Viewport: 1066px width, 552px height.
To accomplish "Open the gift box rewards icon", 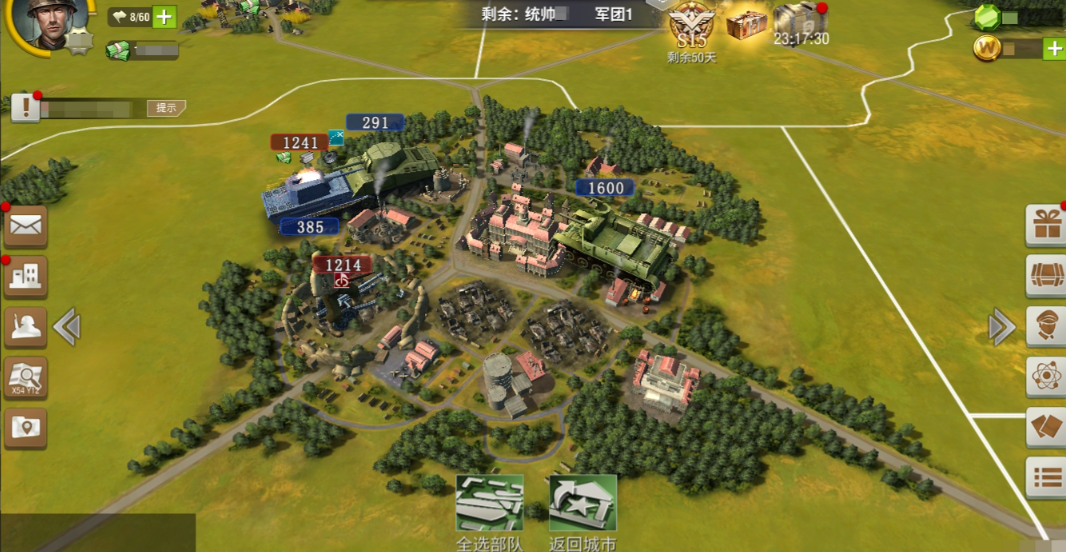I will (x=1046, y=225).
